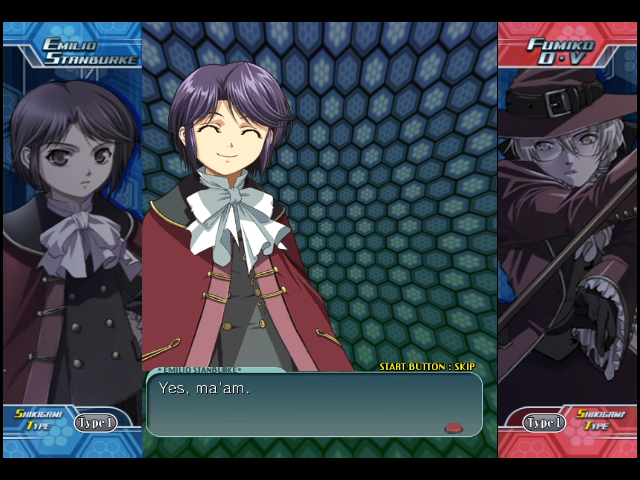Select Emilio's blue Shikigami Type 1 badge
Viewport: 640px width, 480px height.
(95, 422)
